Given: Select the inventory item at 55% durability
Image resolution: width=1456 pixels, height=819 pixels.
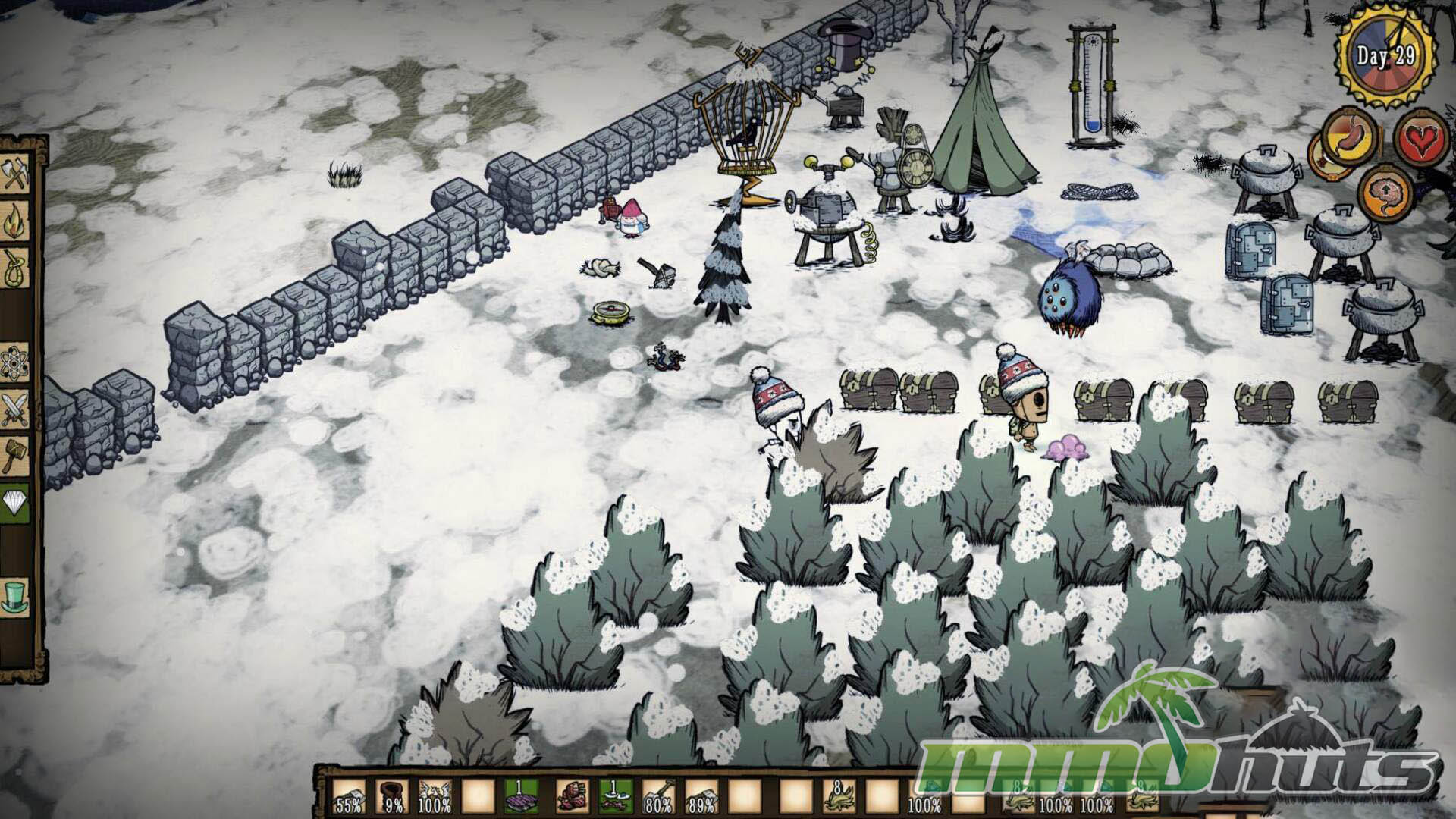Looking at the screenshot, I should (x=350, y=797).
